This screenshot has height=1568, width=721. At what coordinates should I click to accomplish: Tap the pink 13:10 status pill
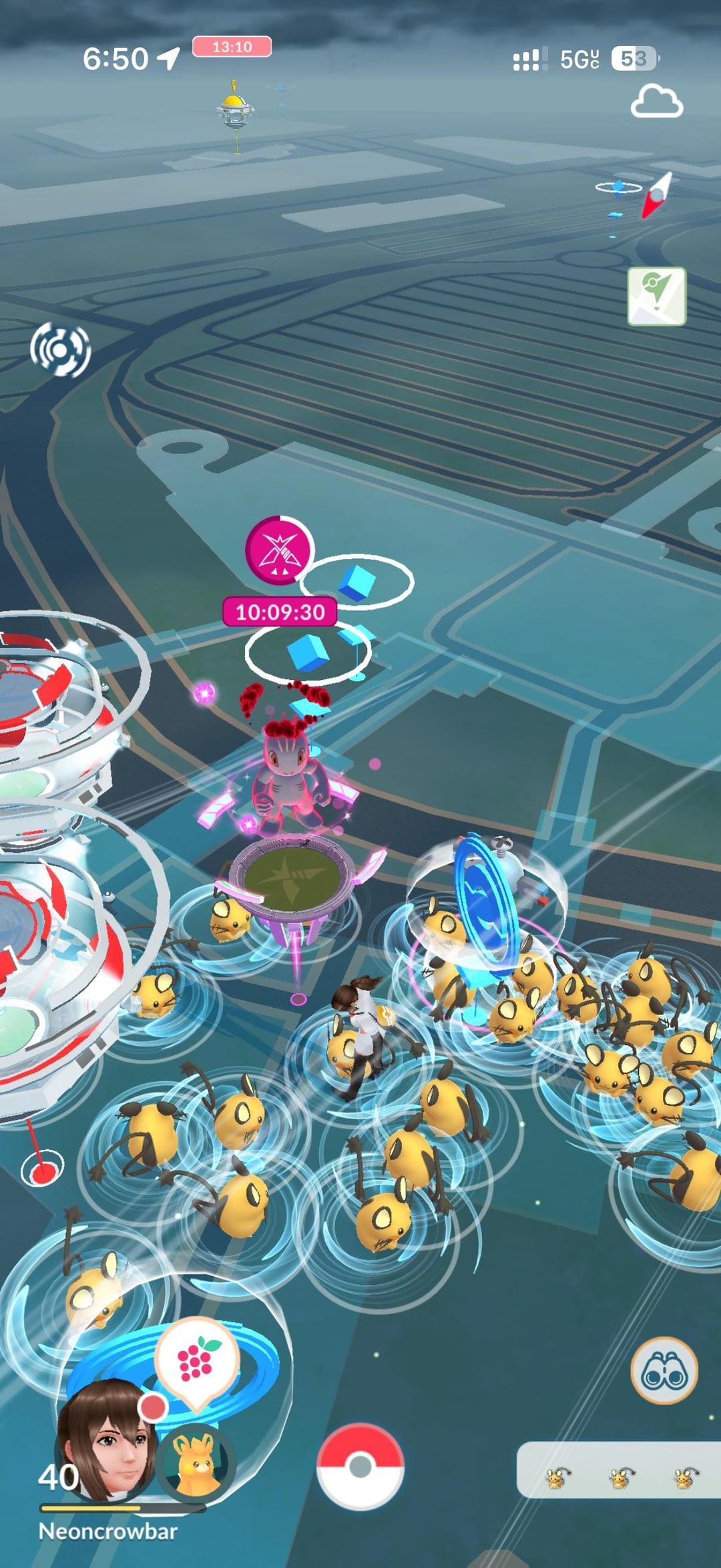point(232,47)
